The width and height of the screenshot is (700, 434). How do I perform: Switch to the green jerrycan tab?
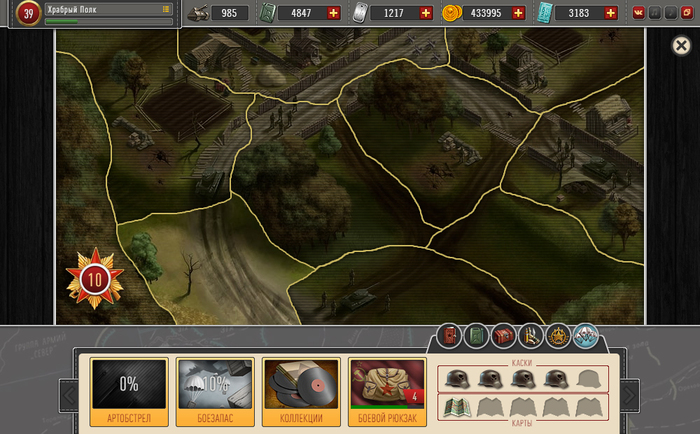[x=477, y=337]
